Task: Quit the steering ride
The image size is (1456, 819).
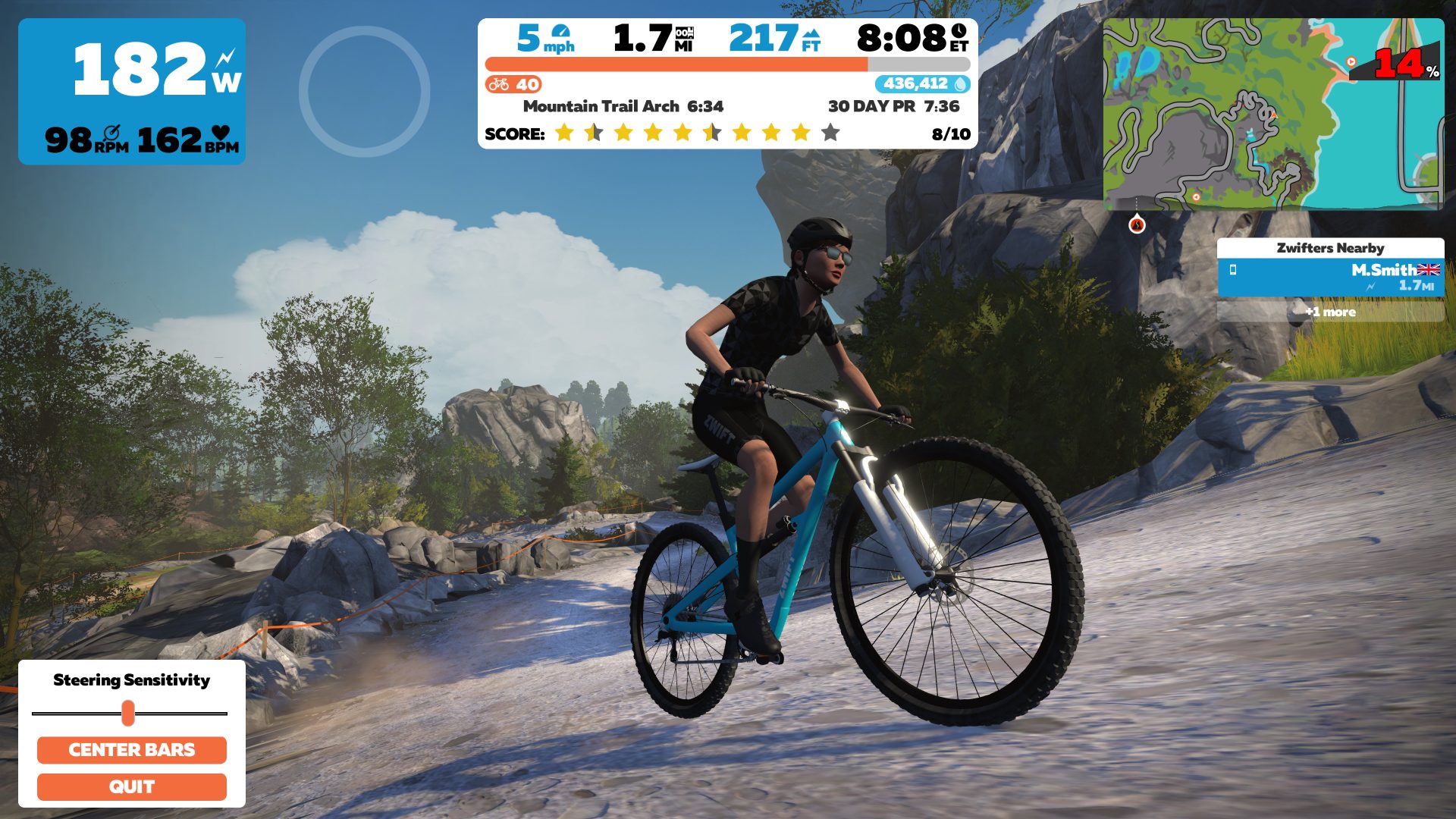Action: [x=131, y=787]
